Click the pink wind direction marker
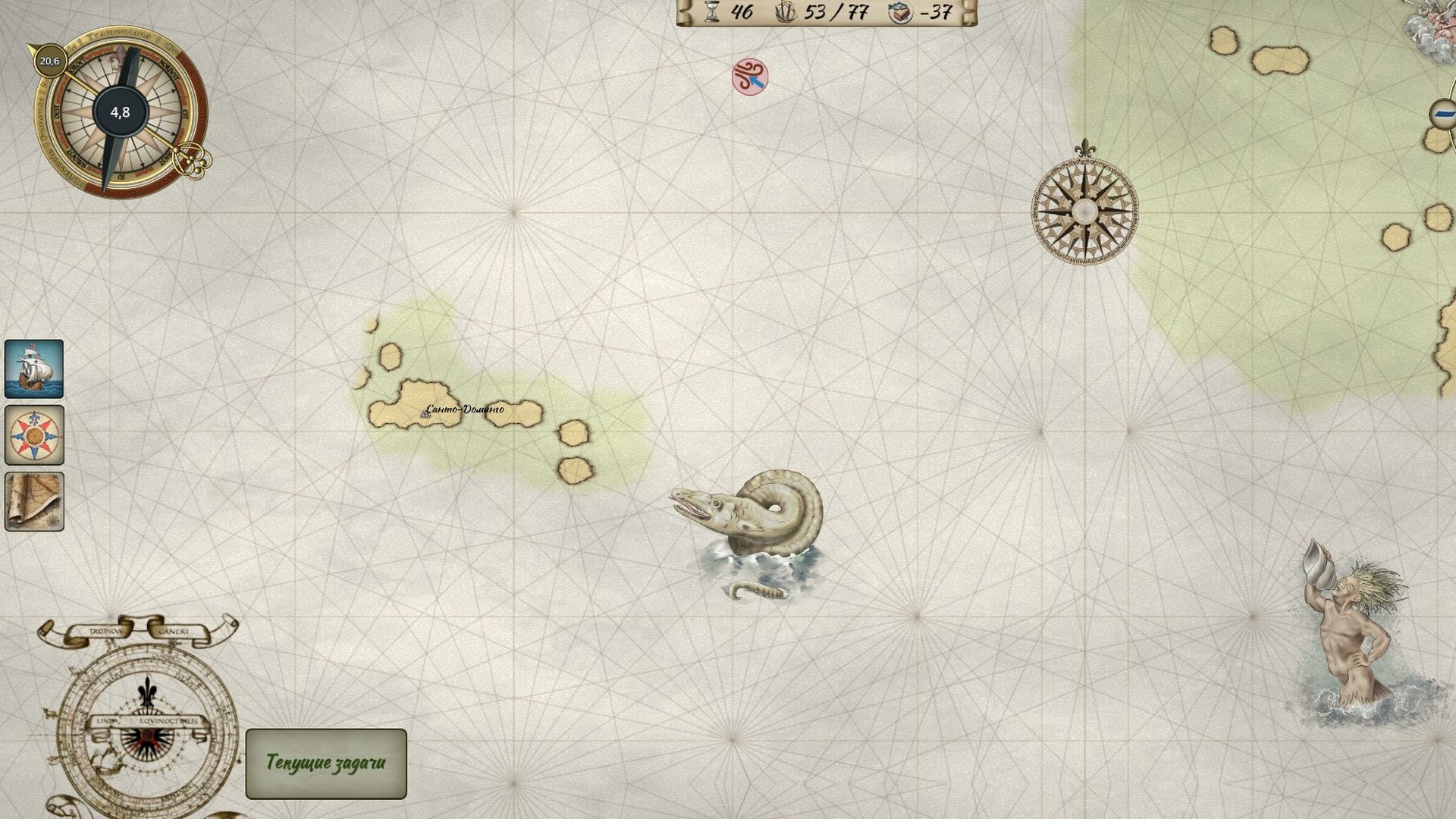This screenshot has width=1456, height=819. pyautogui.click(x=749, y=77)
